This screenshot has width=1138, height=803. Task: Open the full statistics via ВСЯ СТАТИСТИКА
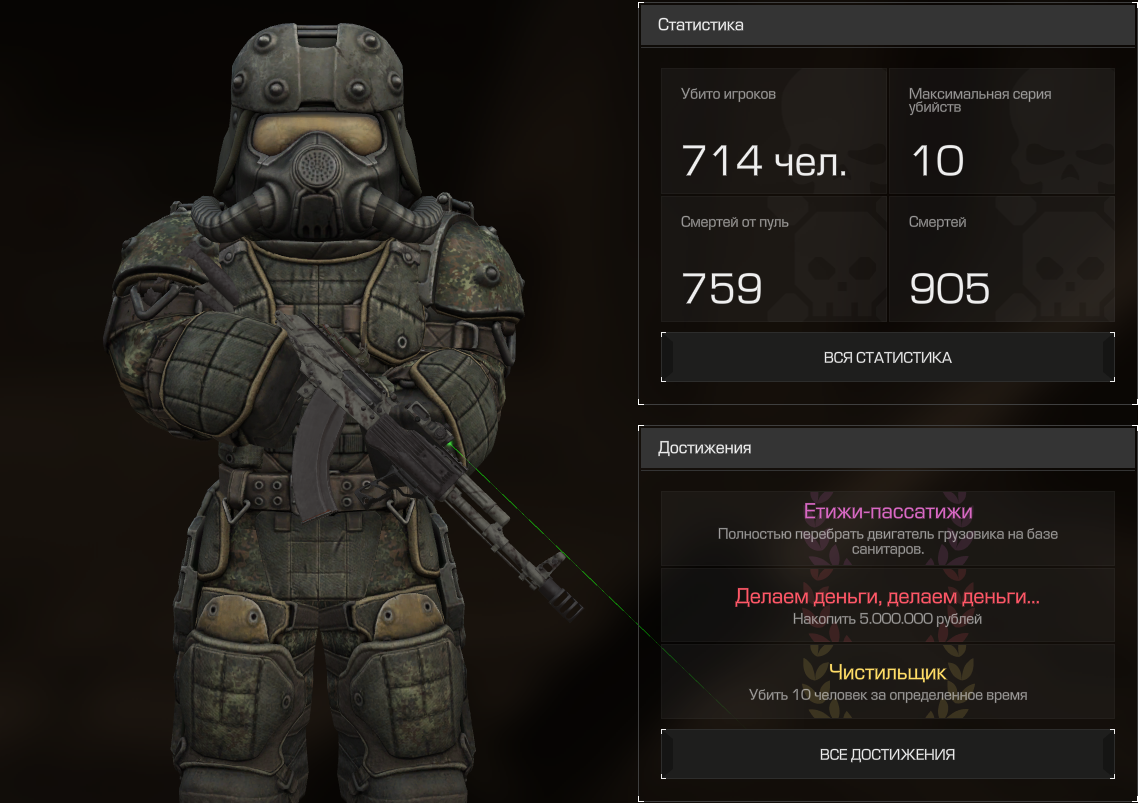click(x=887, y=357)
